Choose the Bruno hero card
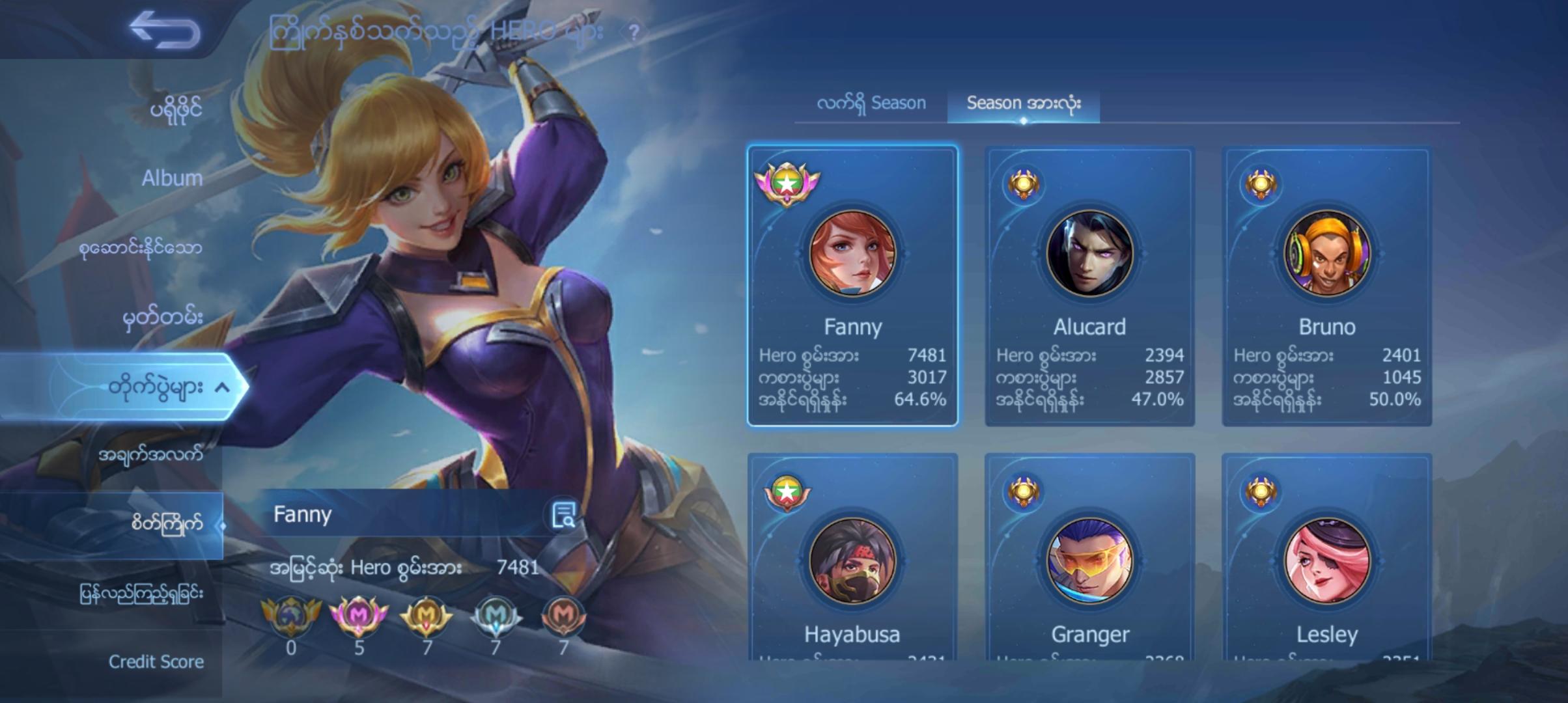The image size is (1568, 703). (x=1326, y=286)
